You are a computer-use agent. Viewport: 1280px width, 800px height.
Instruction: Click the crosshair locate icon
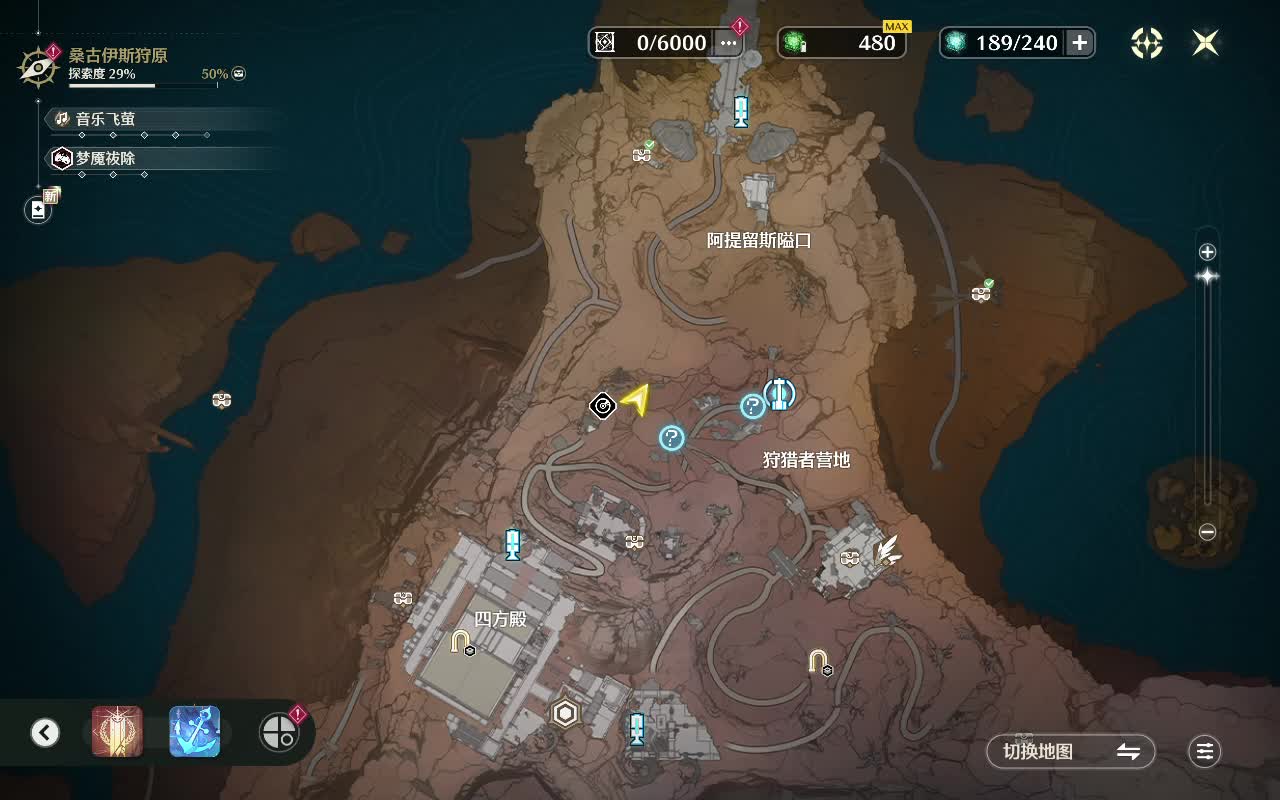(x=1147, y=42)
